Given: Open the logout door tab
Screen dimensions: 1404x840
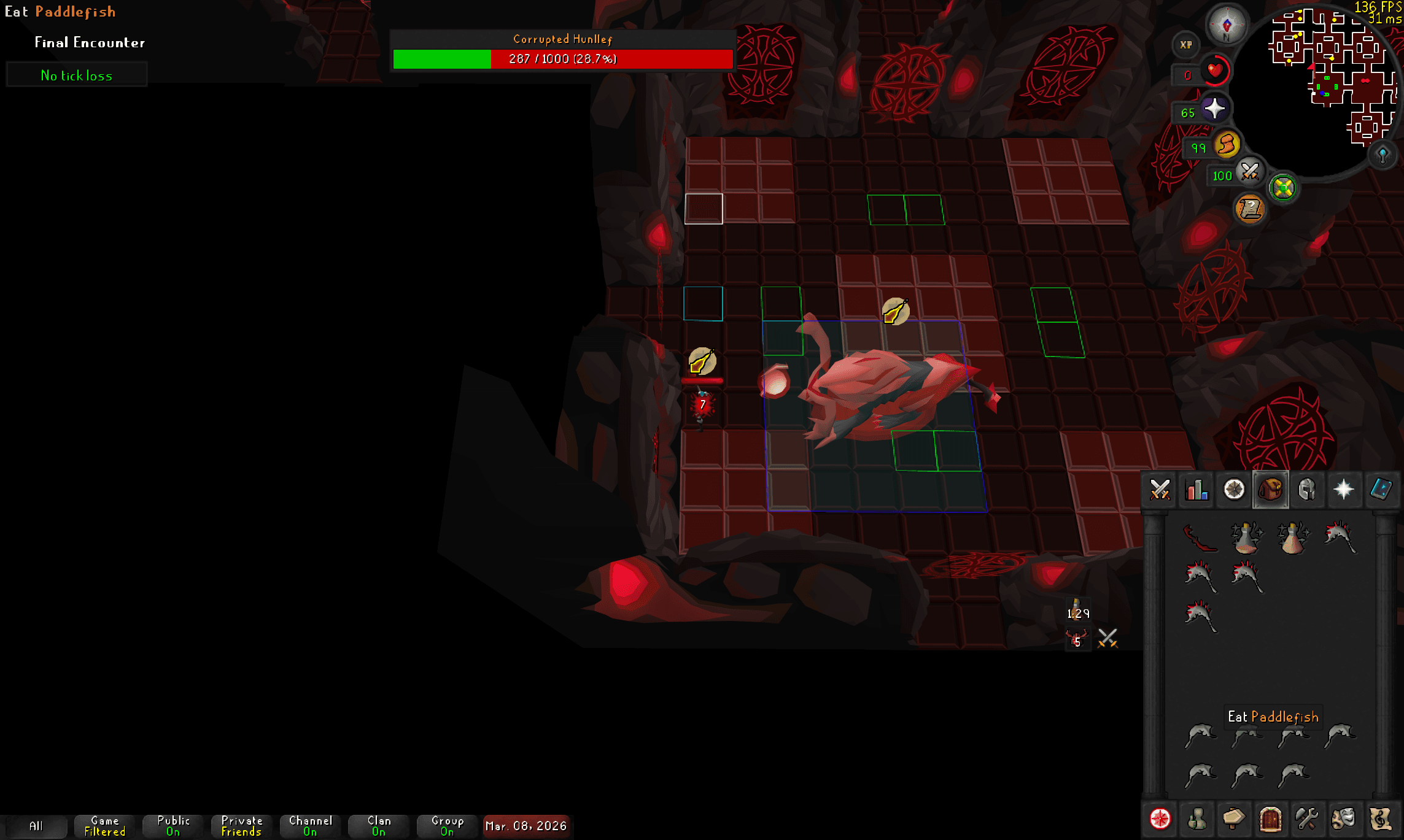Looking at the screenshot, I should [1270, 819].
